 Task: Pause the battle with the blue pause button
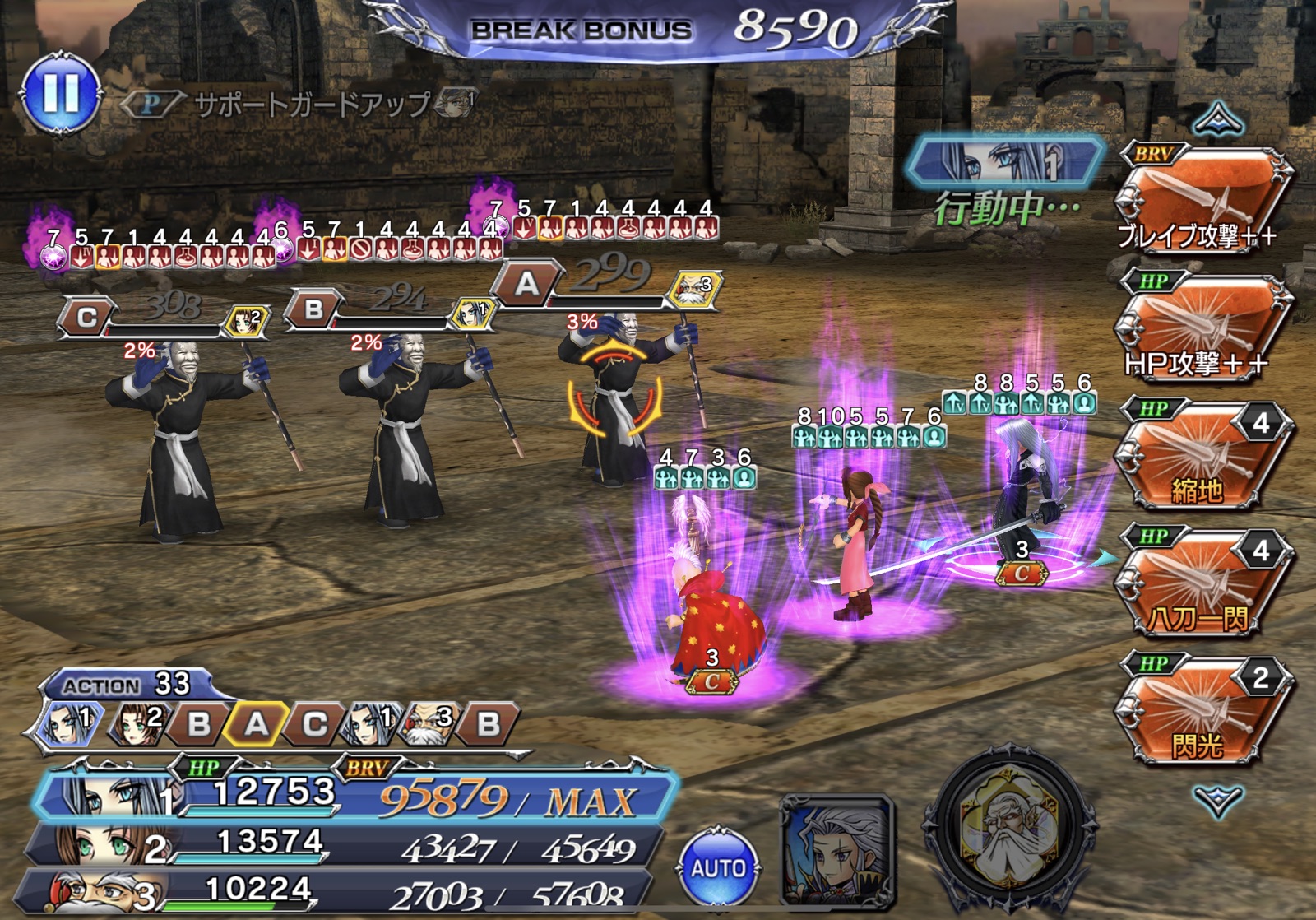pos(62,94)
